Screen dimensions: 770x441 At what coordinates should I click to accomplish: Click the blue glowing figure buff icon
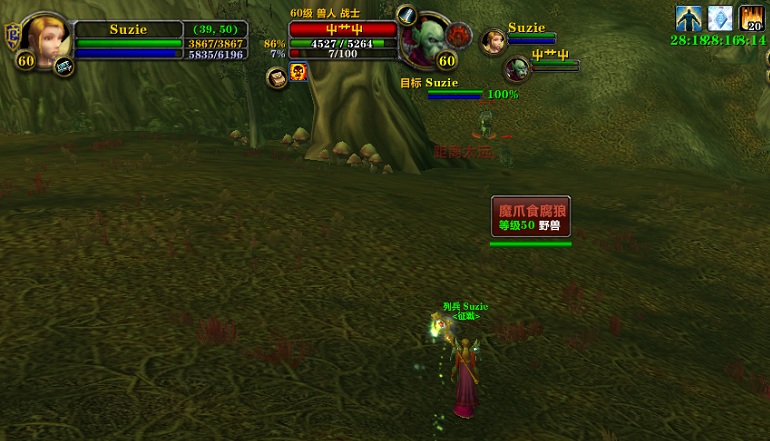pyautogui.click(x=688, y=18)
